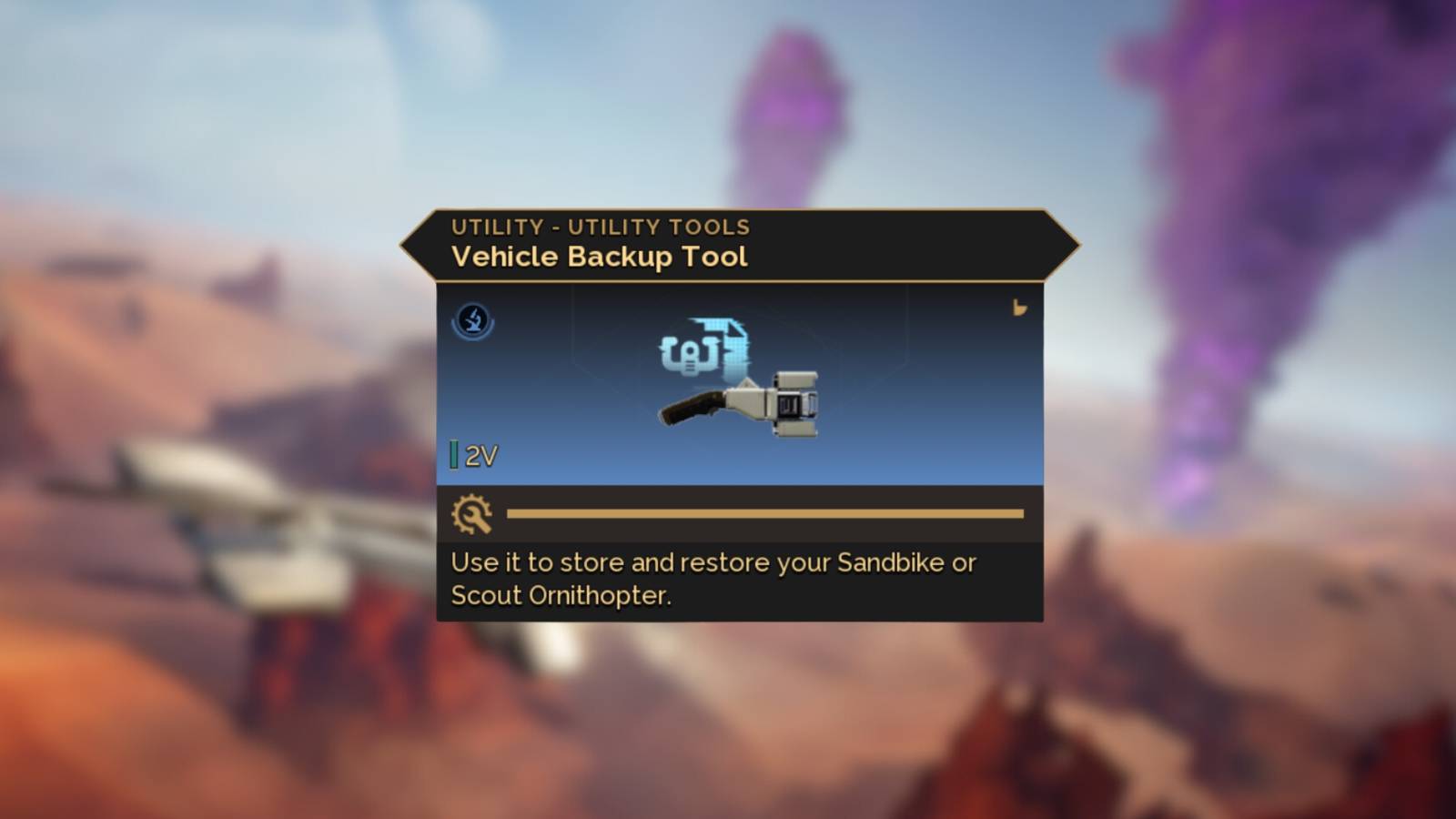This screenshot has width=1456, height=819.
Task: Expand the UTILITY - UTILITY TOOLS category header
Action: click(601, 227)
